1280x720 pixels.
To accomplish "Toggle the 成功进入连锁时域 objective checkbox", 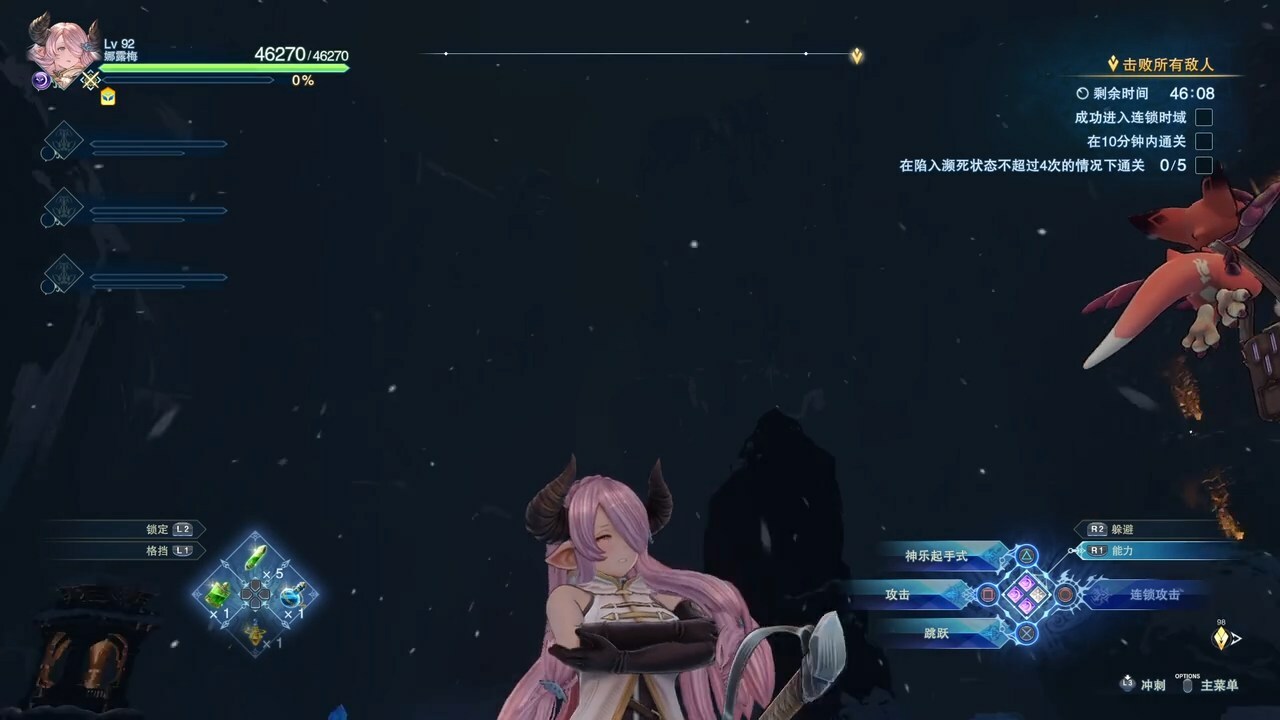I will pyautogui.click(x=1204, y=118).
